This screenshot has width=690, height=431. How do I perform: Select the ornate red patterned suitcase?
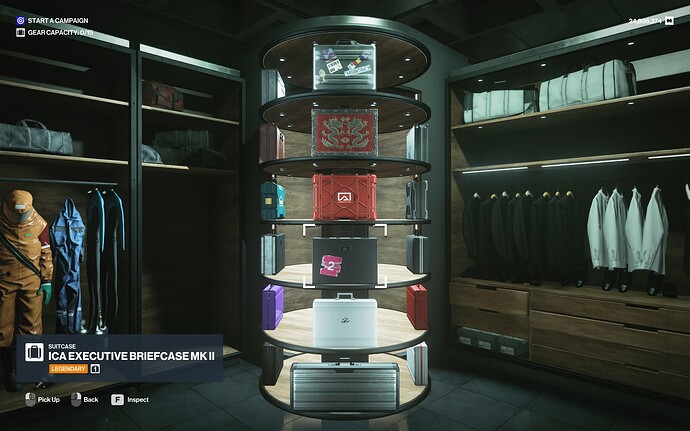pos(344,132)
